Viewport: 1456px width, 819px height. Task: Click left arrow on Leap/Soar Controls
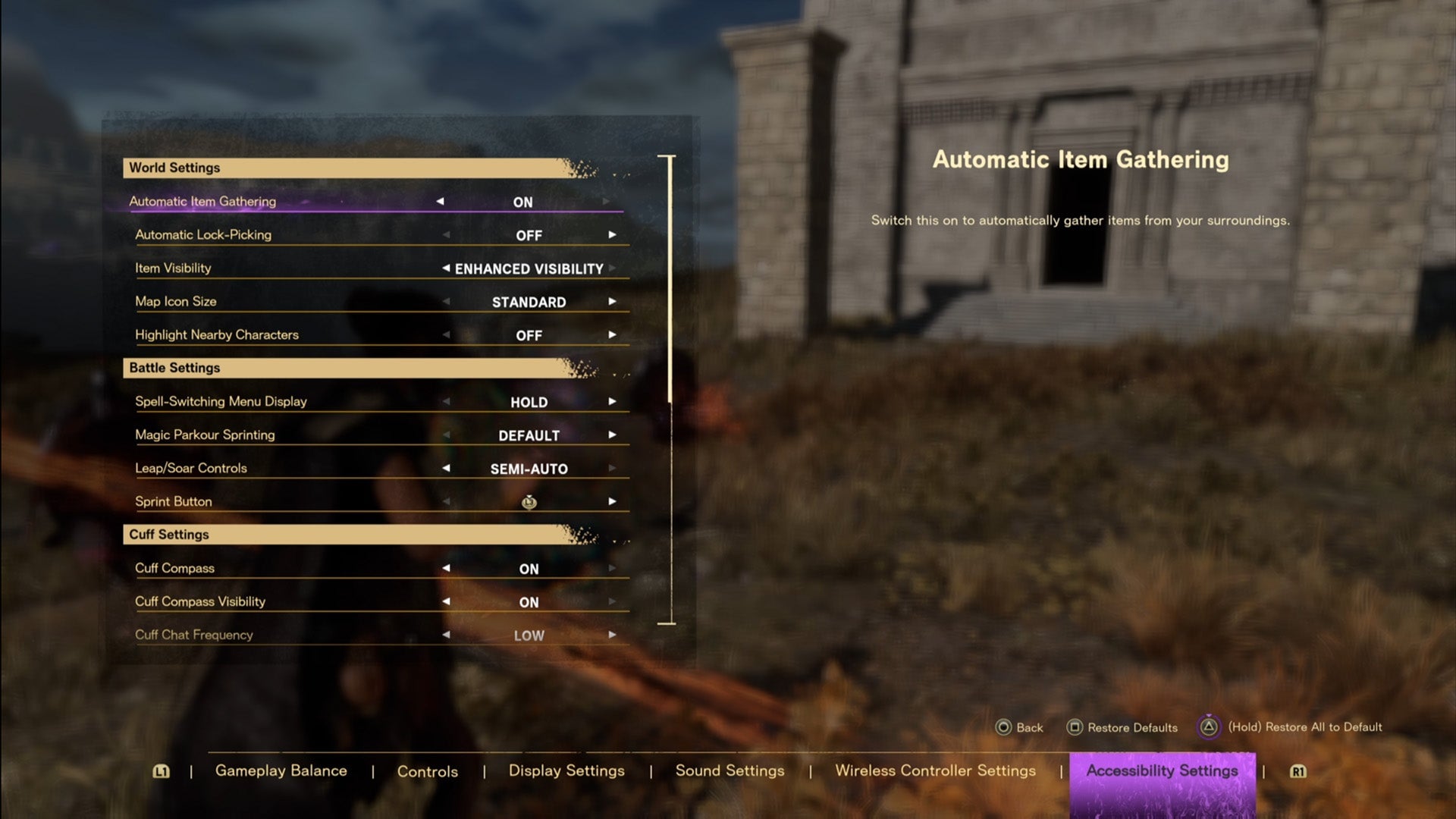(x=446, y=468)
